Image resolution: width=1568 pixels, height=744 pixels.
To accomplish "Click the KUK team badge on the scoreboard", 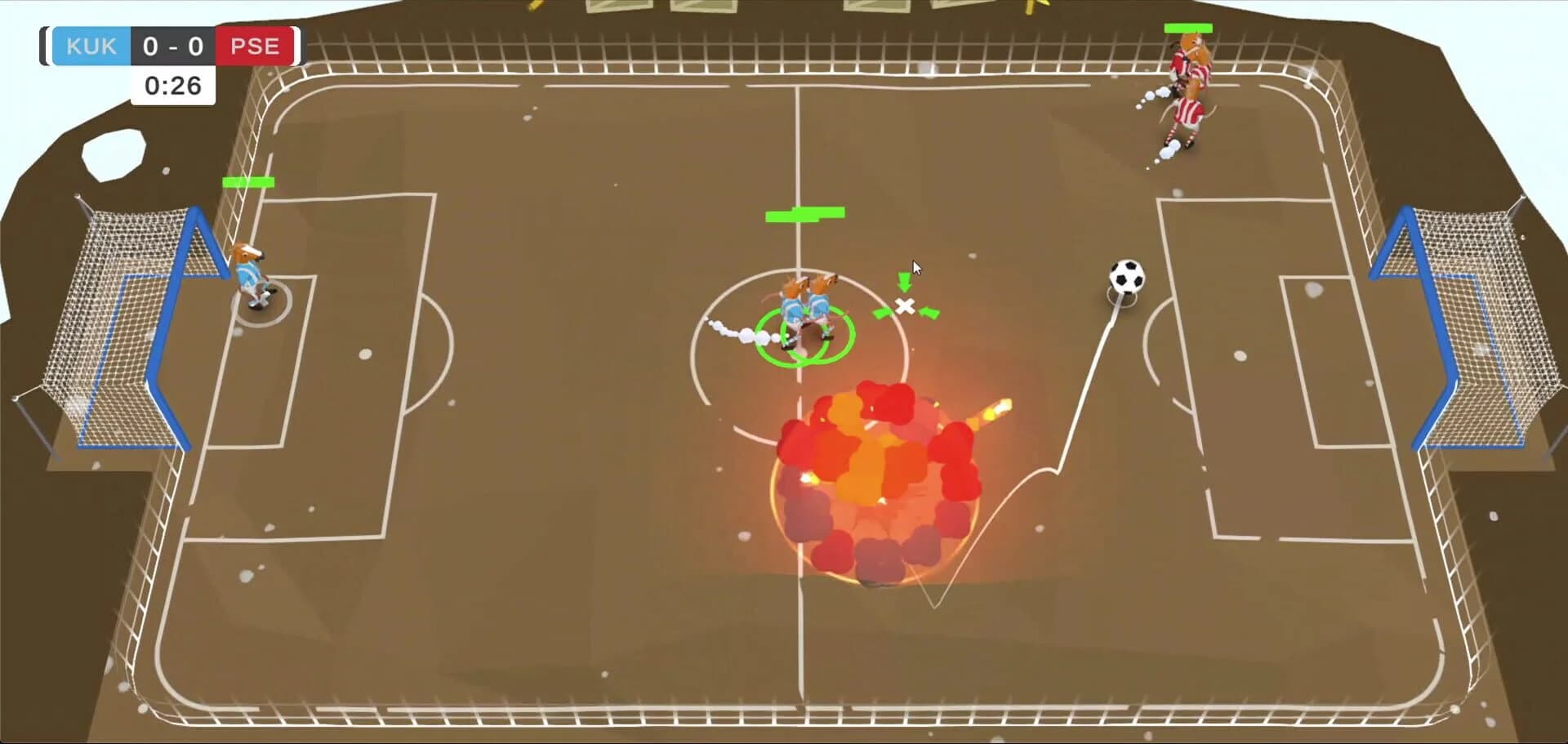I will 90,46.
